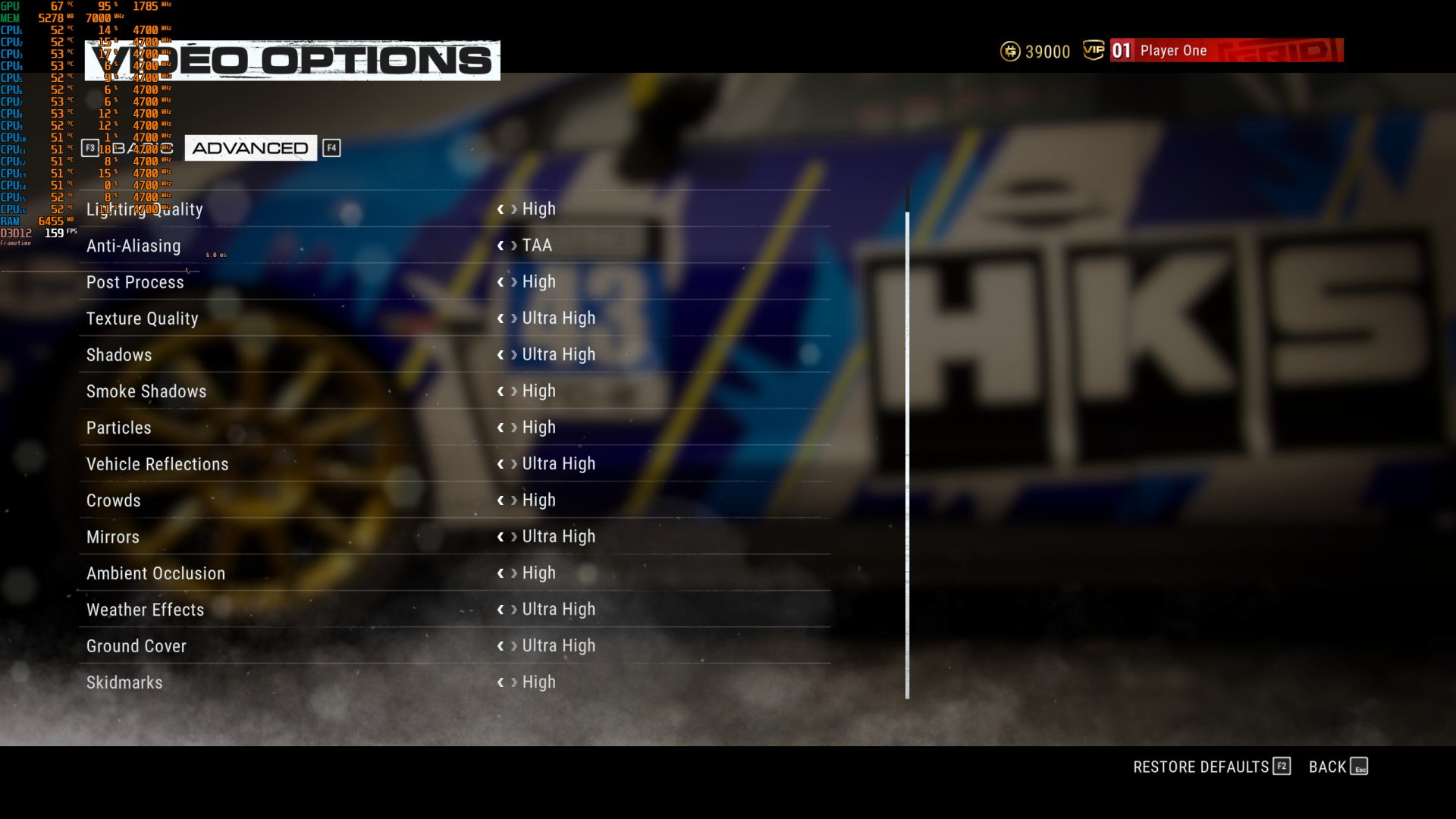This screenshot has height=819, width=1456.
Task: Increase Lighting Quality with its right arrow
Action: (x=514, y=209)
